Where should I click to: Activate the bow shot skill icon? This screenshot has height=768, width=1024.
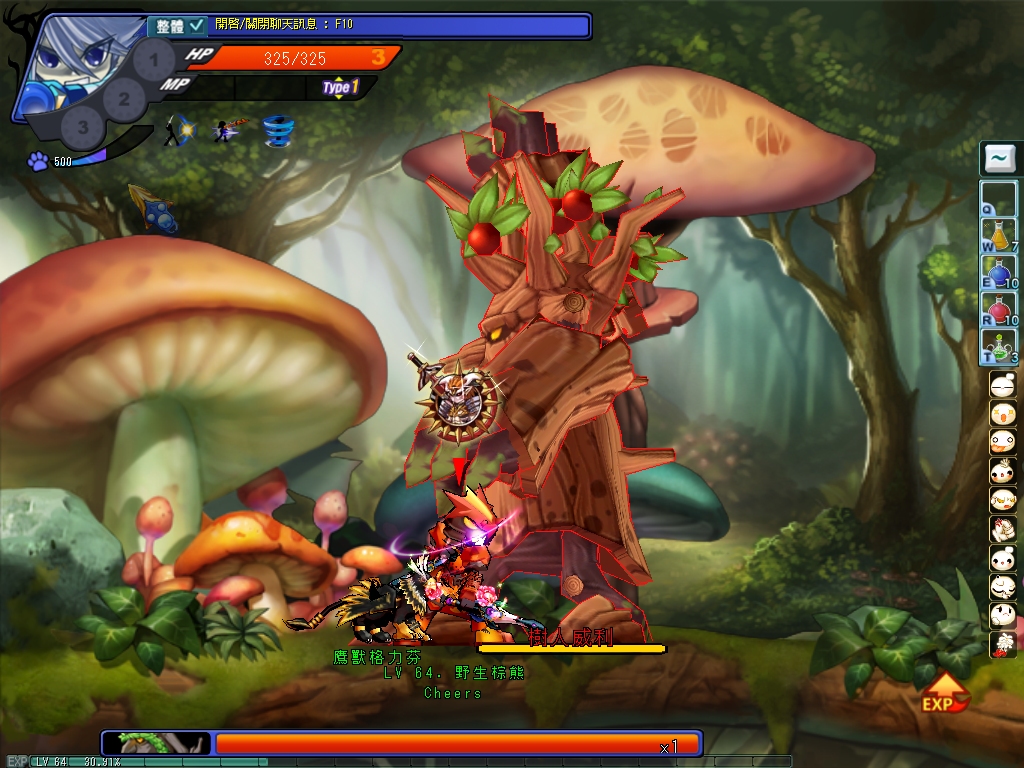coord(180,131)
